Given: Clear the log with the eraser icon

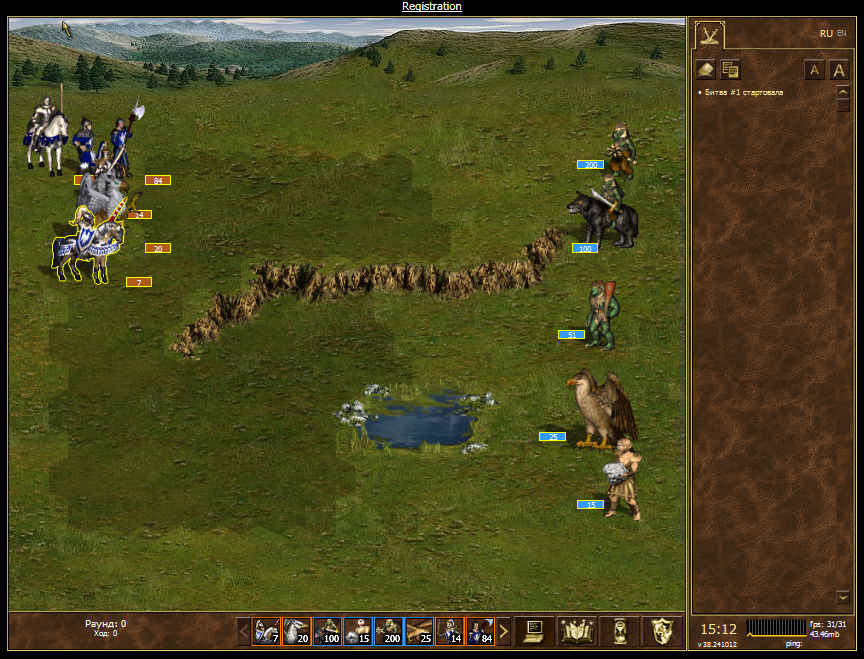Looking at the screenshot, I should 705,69.
